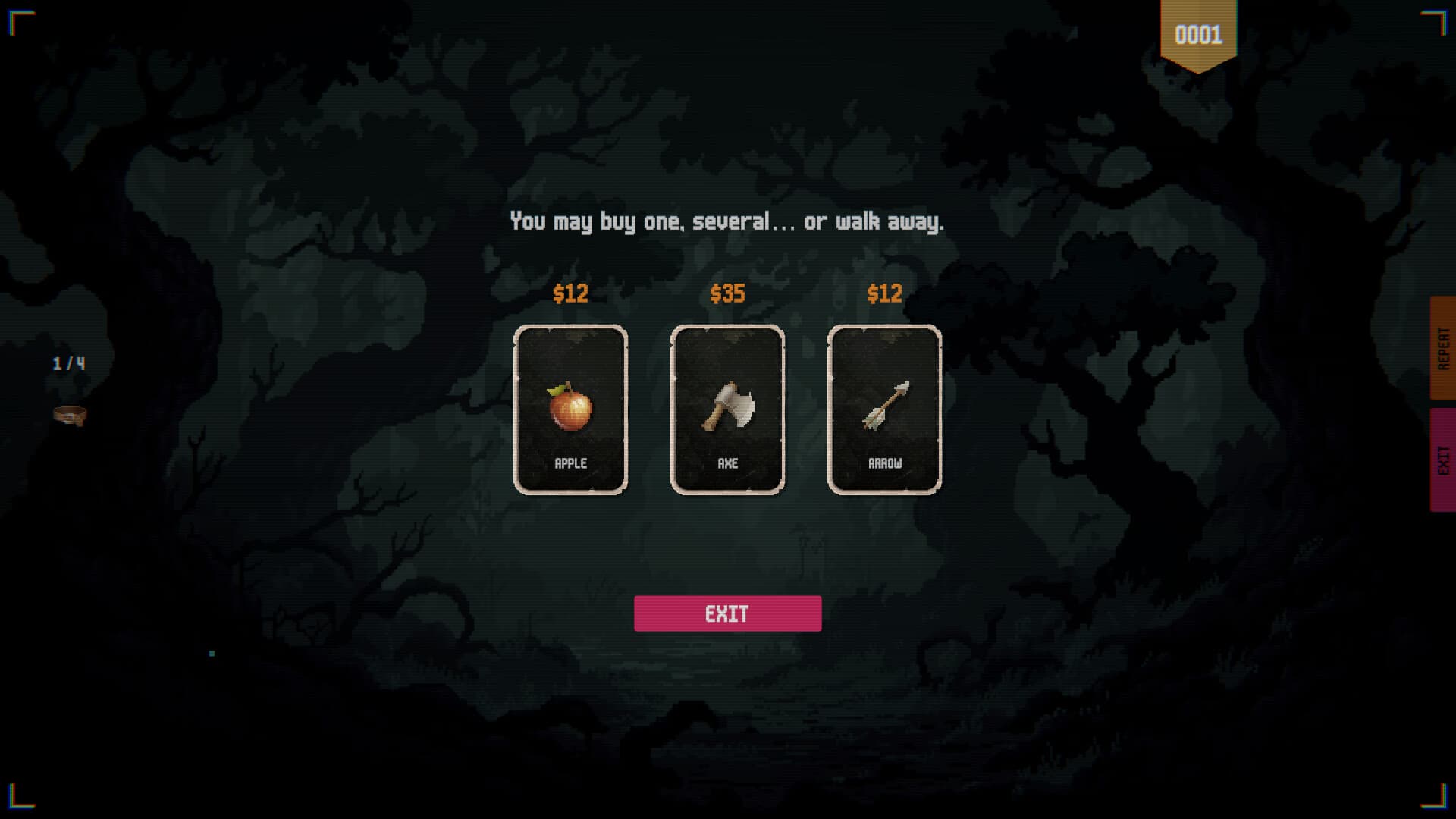
Task: Click the ARROW label on the third card
Action: pos(883,461)
